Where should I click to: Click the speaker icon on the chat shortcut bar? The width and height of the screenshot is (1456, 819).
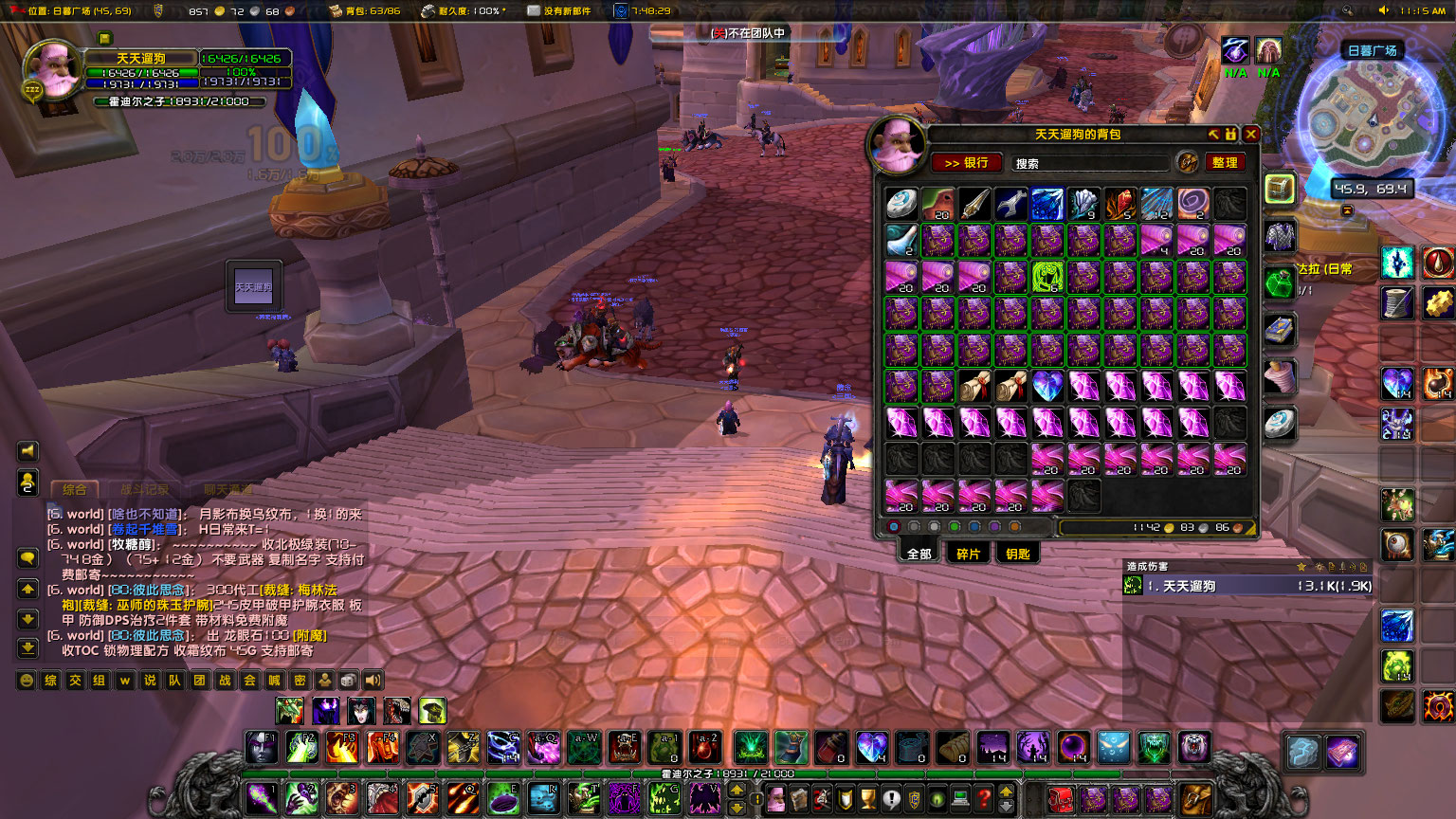[x=373, y=681]
